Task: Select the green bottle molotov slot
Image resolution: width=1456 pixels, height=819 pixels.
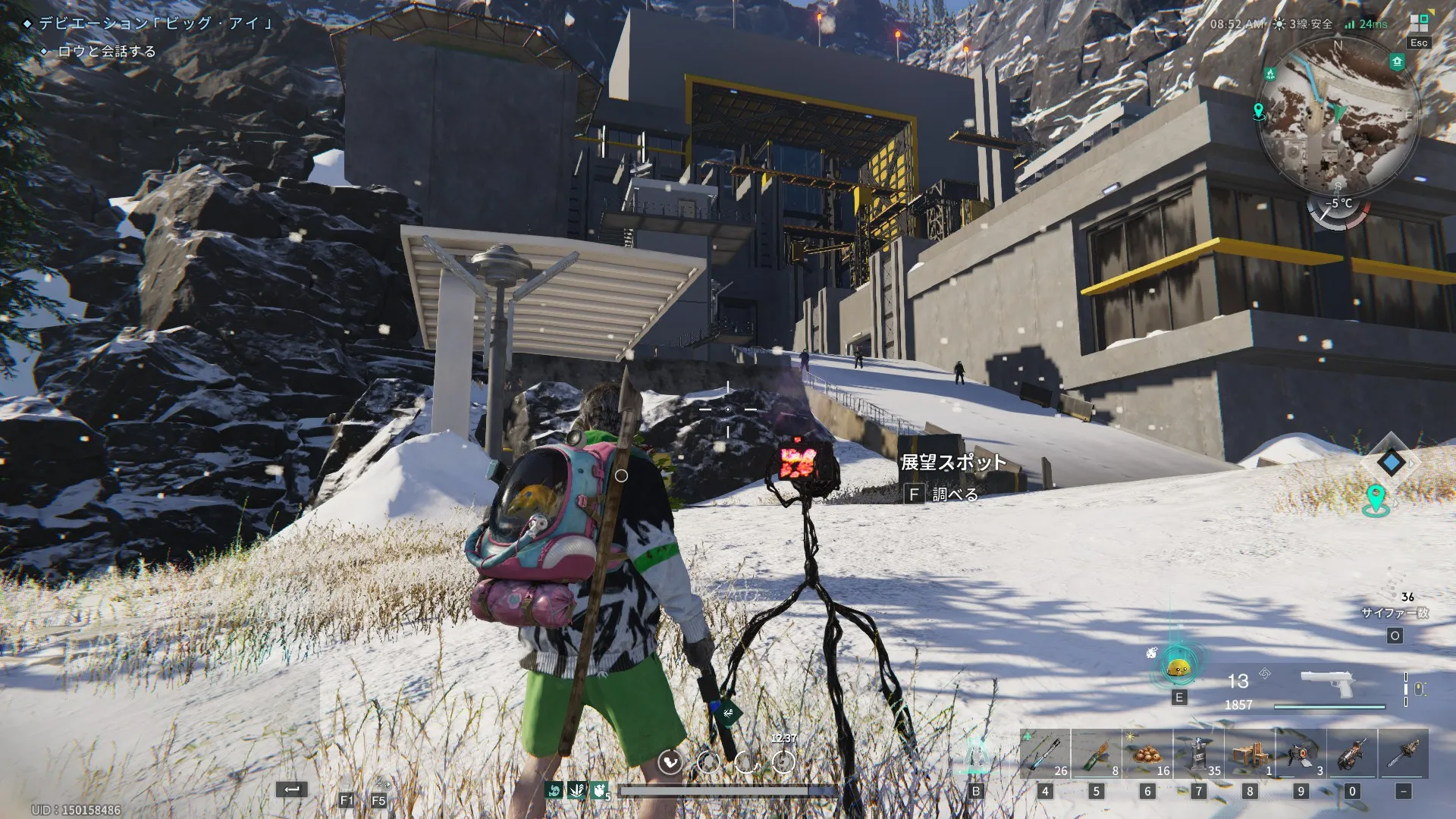Action: [x=1096, y=754]
